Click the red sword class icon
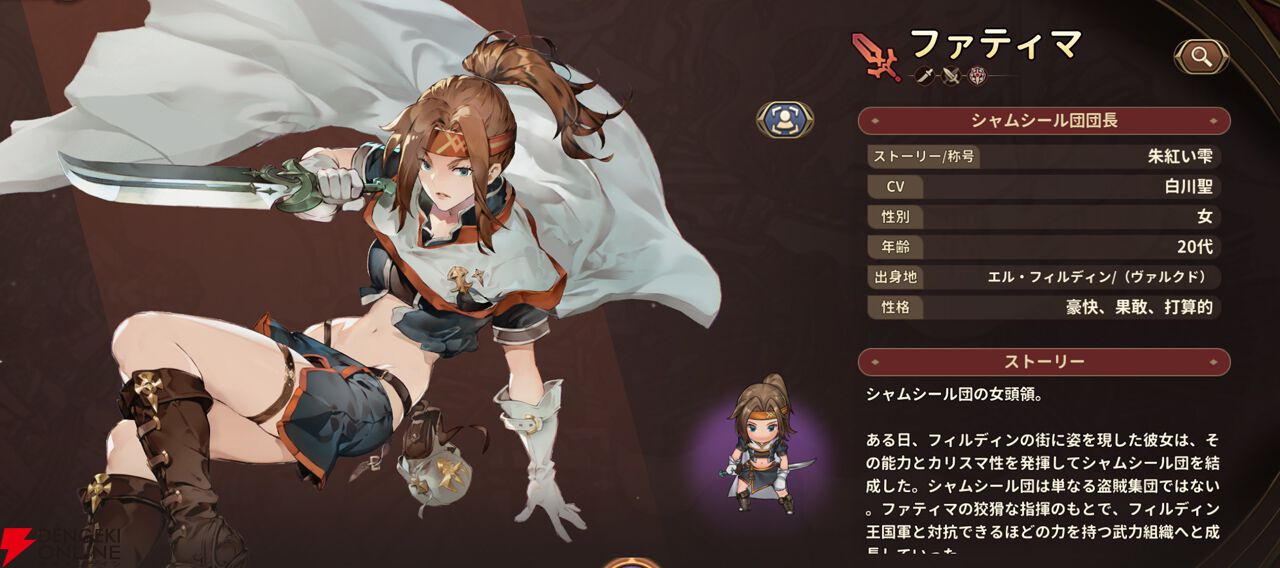The width and height of the screenshot is (1280, 568). click(x=875, y=55)
